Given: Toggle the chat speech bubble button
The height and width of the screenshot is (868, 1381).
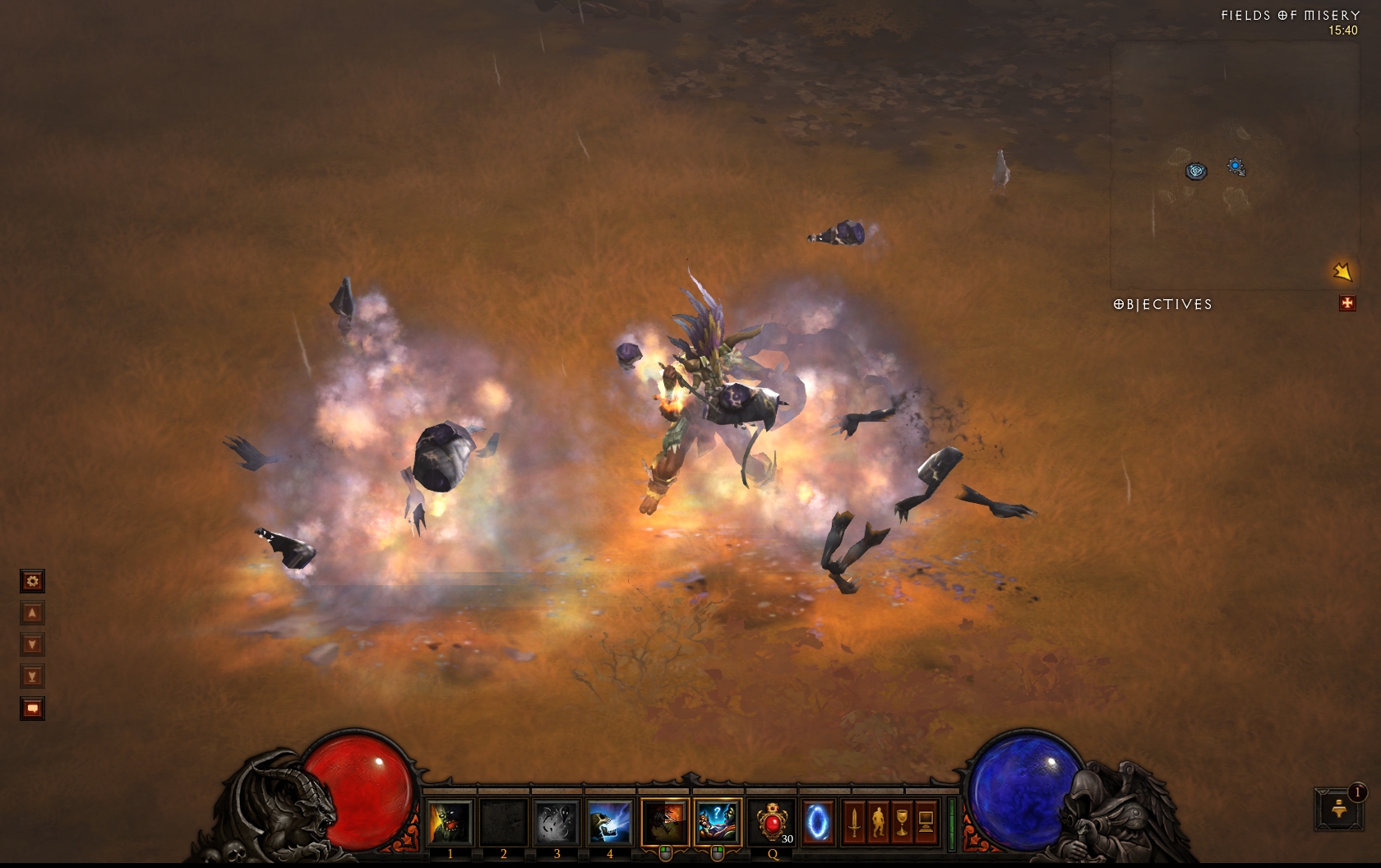Looking at the screenshot, I should (32, 709).
